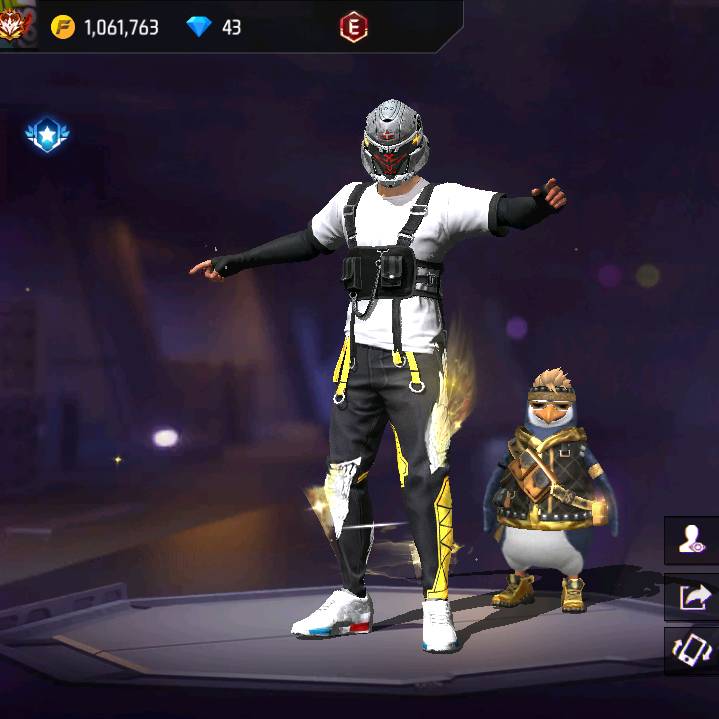719x719 pixels.
Task: Toggle the character view eye button
Action: pos(693,542)
